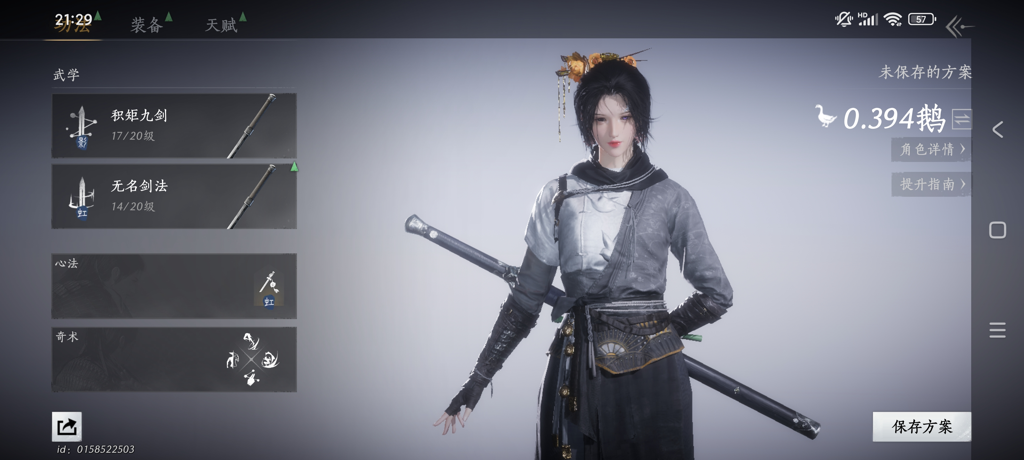Exit via the top-right back arrow
The height and width of the screenshot is (460, 1024).
(958, 27)
